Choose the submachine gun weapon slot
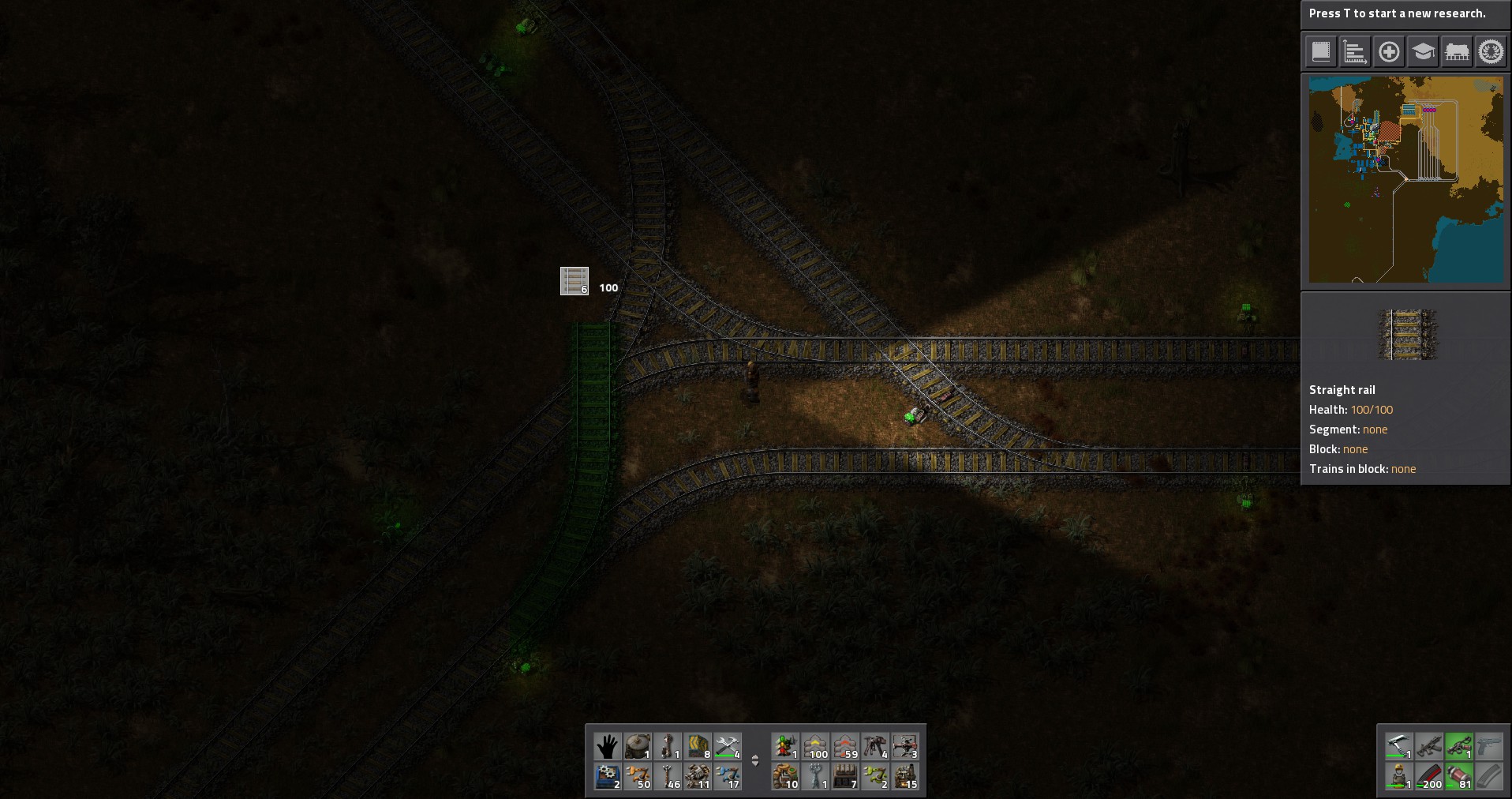This screenshot has height=799, width=1512. (1429, 746)
